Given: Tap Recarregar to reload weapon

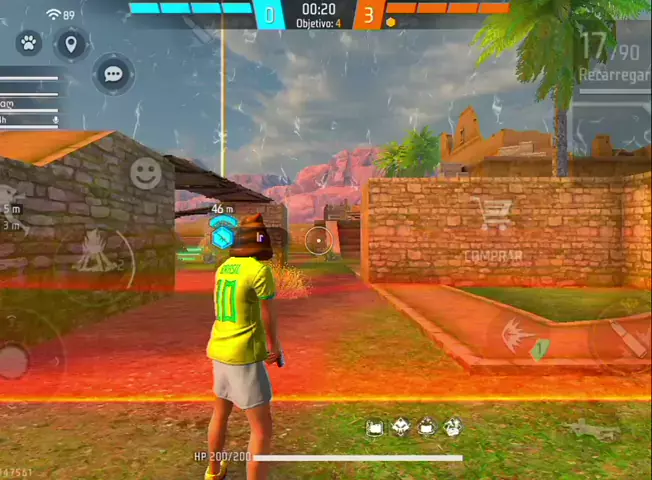Looking at the screenshot, I should [x=611, y=75].
